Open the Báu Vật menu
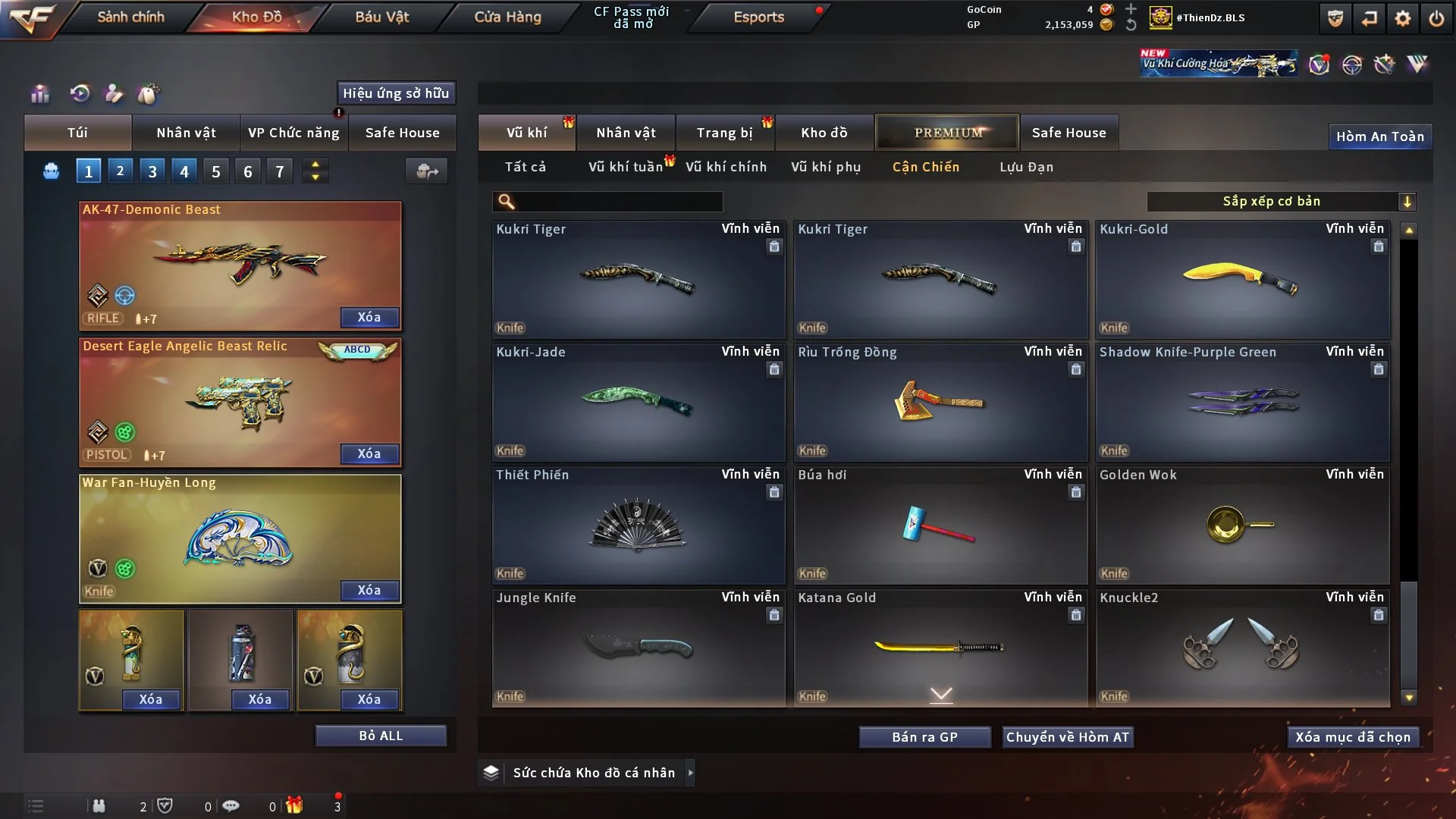1456x819 pixels. 381,17
